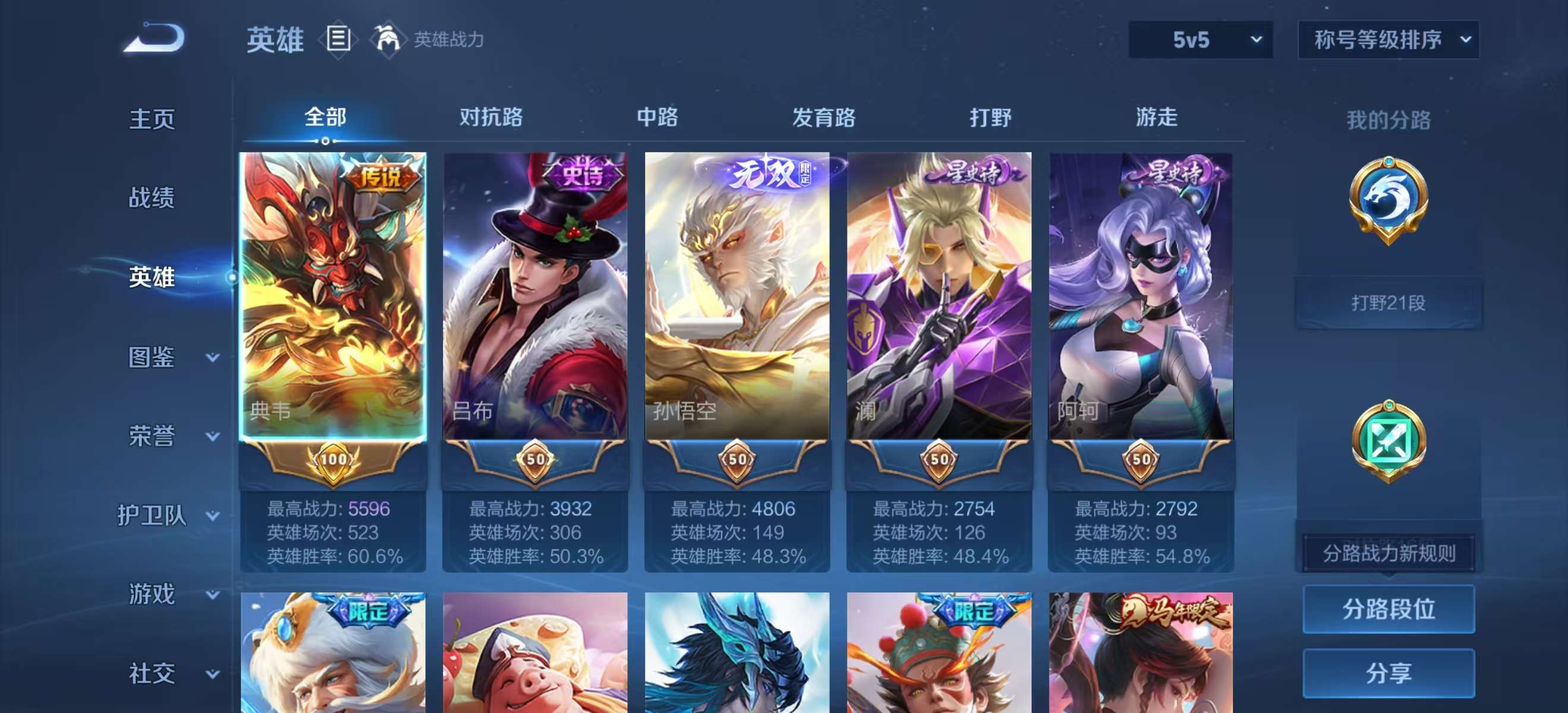Expand the 游戏 sidebar entry
This screenshot has height=713, width=1568.
pos(151,594)
